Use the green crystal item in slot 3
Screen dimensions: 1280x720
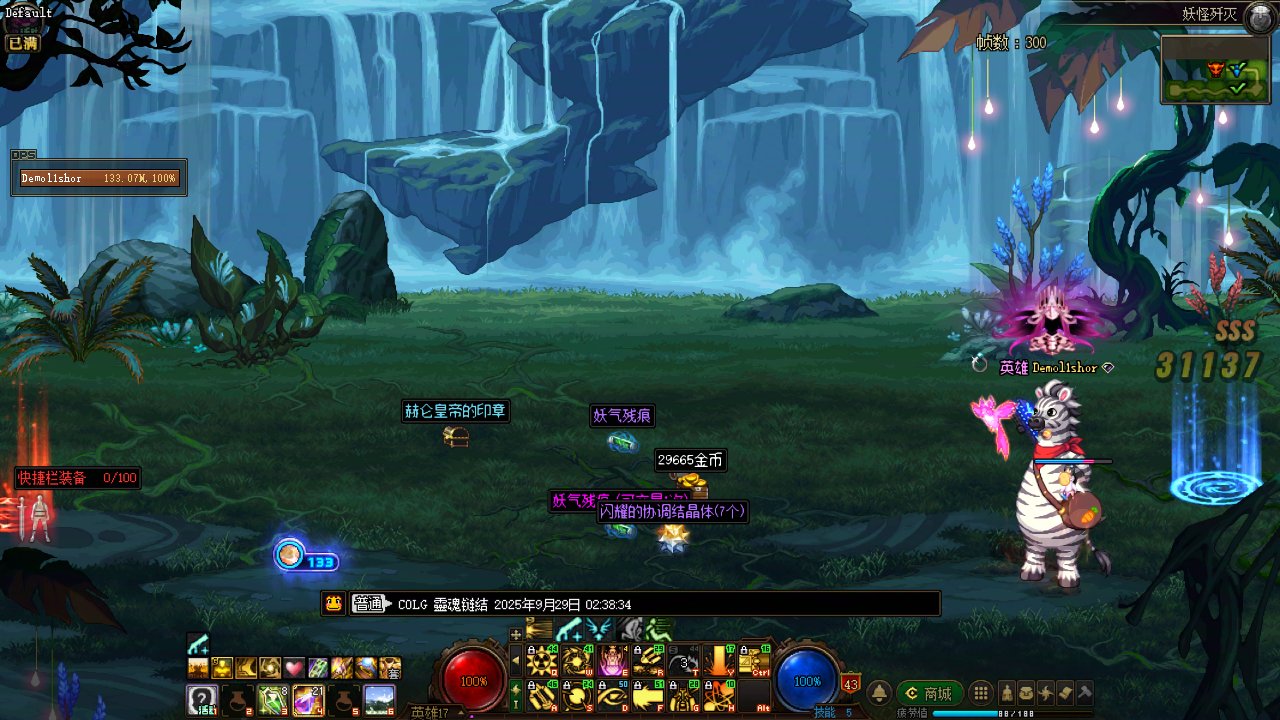coord(272,699)
